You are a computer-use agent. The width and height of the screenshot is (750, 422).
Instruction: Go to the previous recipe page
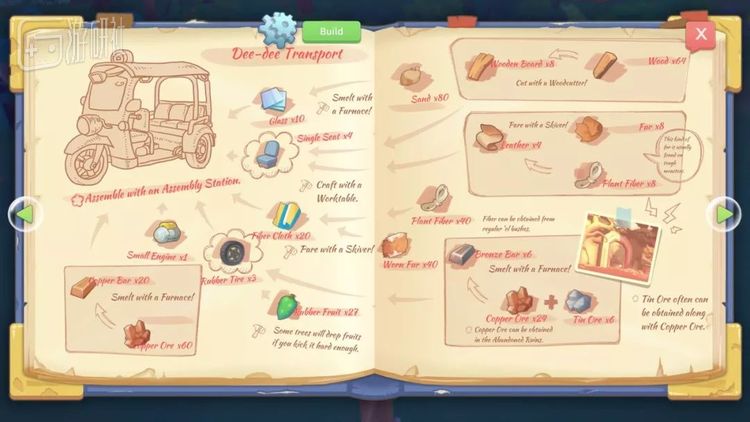pyautogui.click(x=25, y=213)
